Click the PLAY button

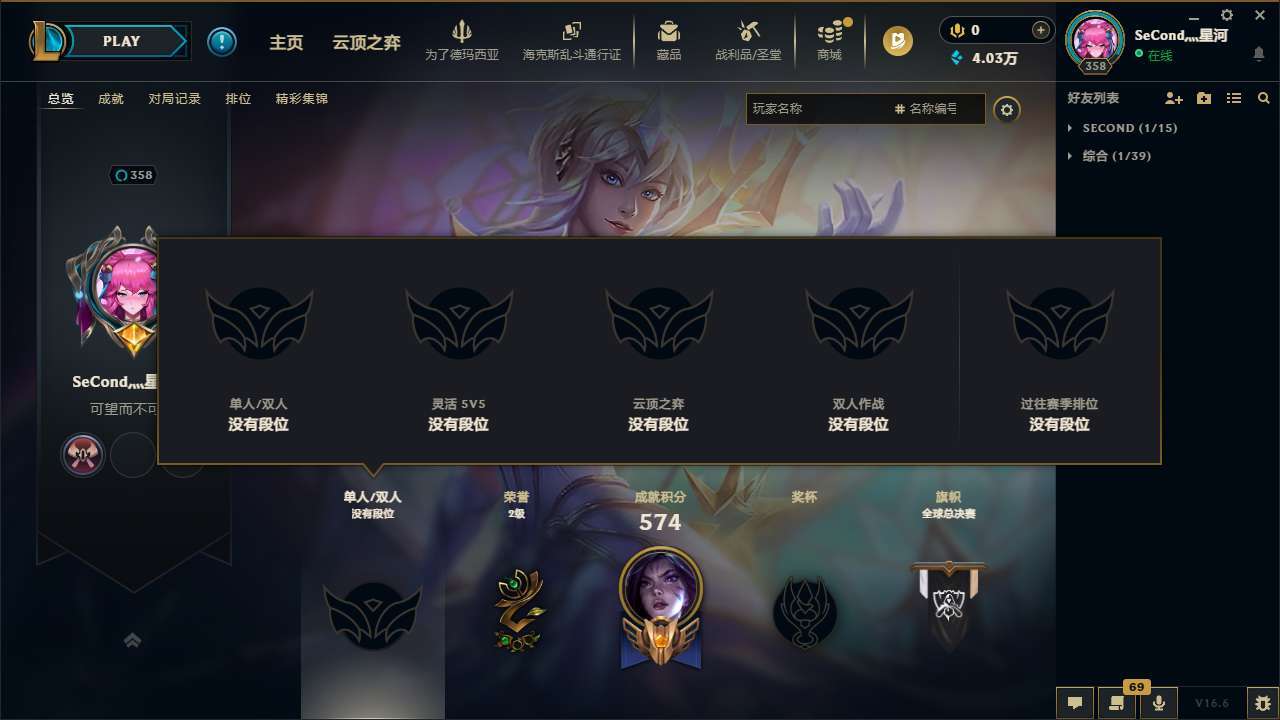click(x=120, y=41)
